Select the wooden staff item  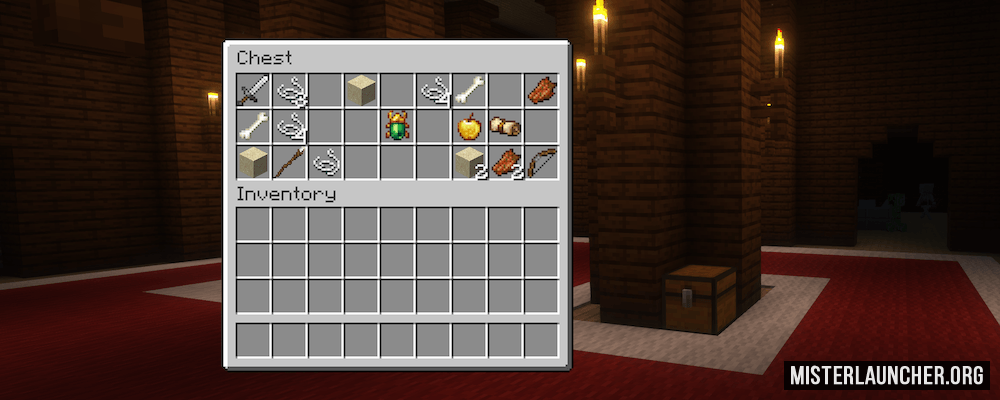click(x=289, y=162)
